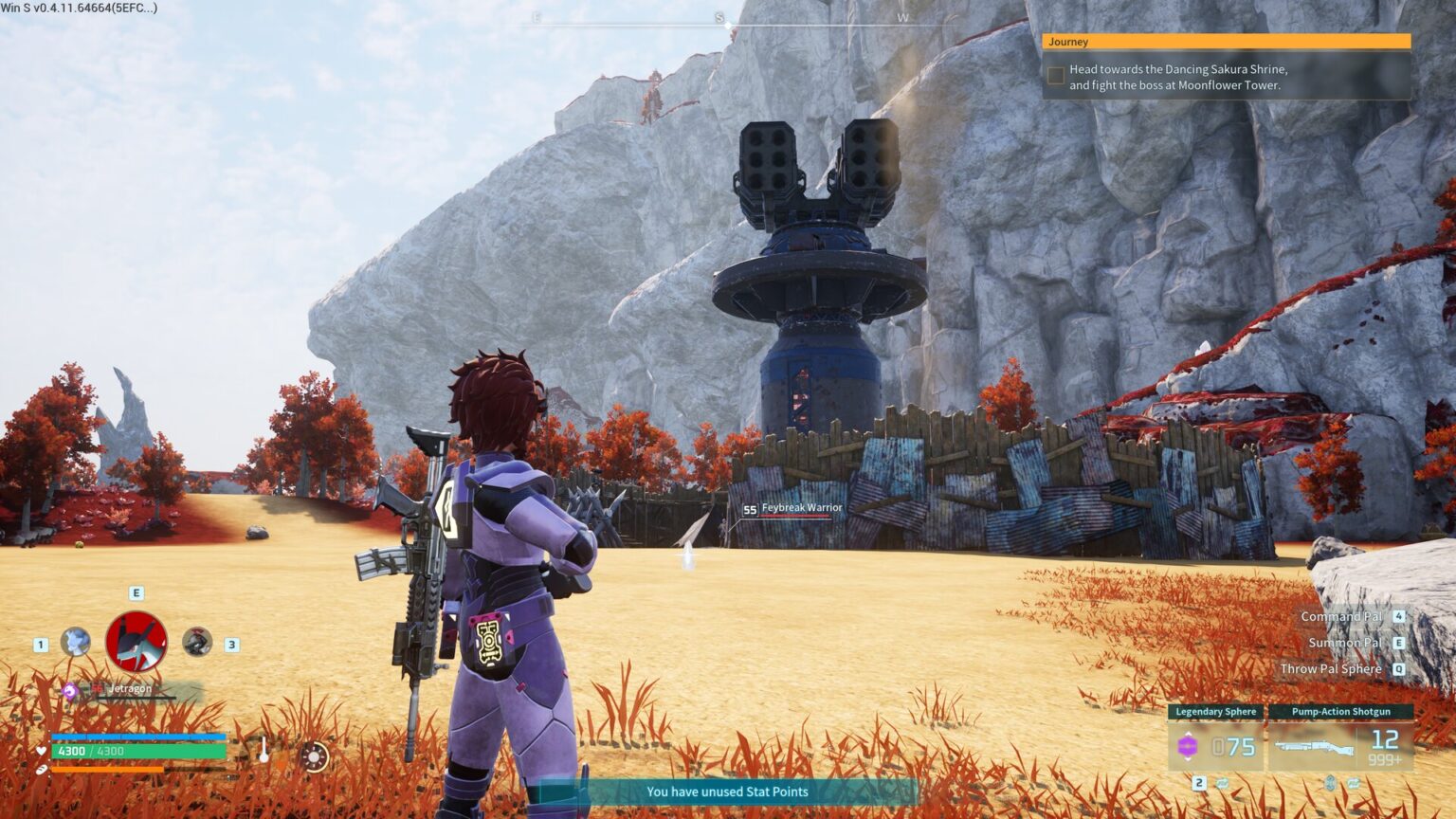Select the Jetragon pal portrait
The image size is (1456, 819).
(136, 642)
